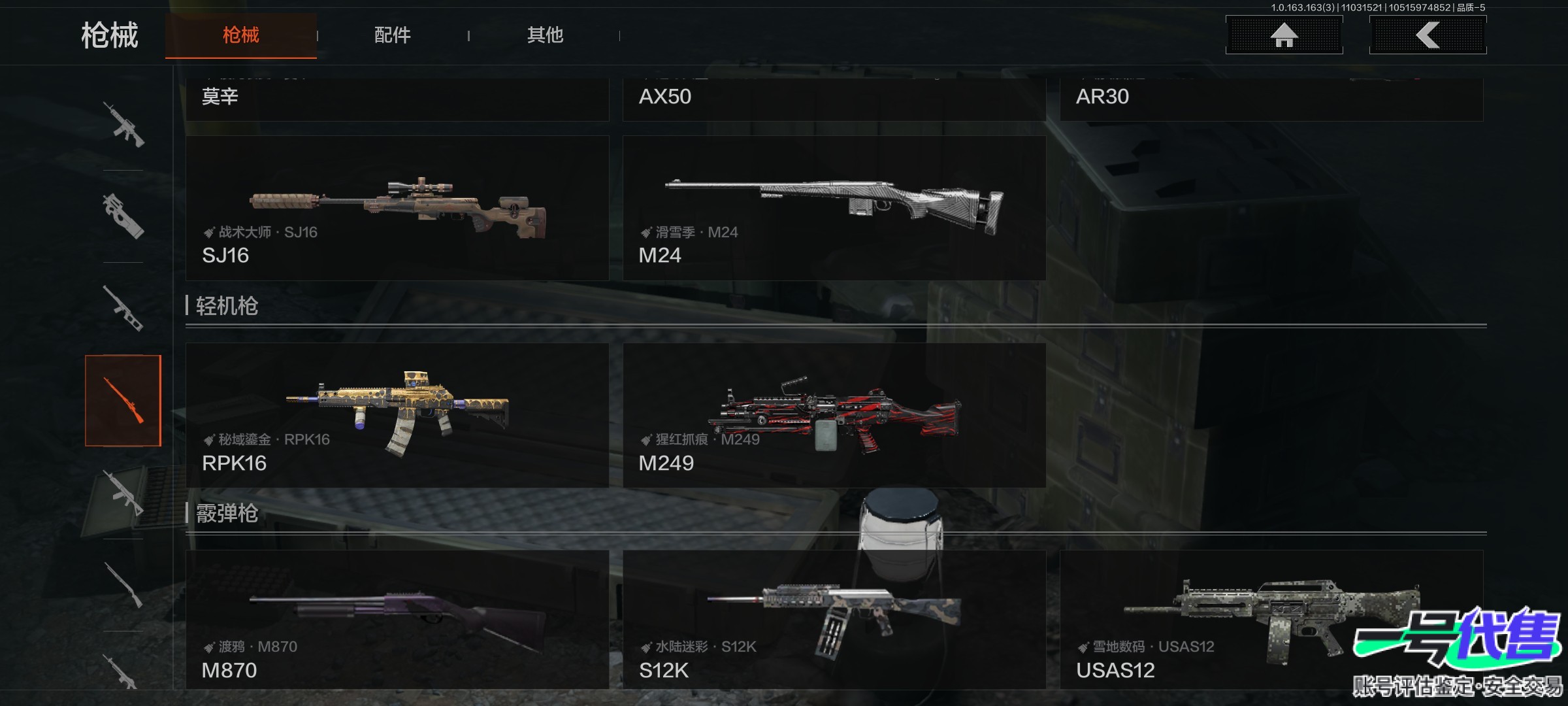Select the SJ16 sniper rifle card

coord(397,208)
